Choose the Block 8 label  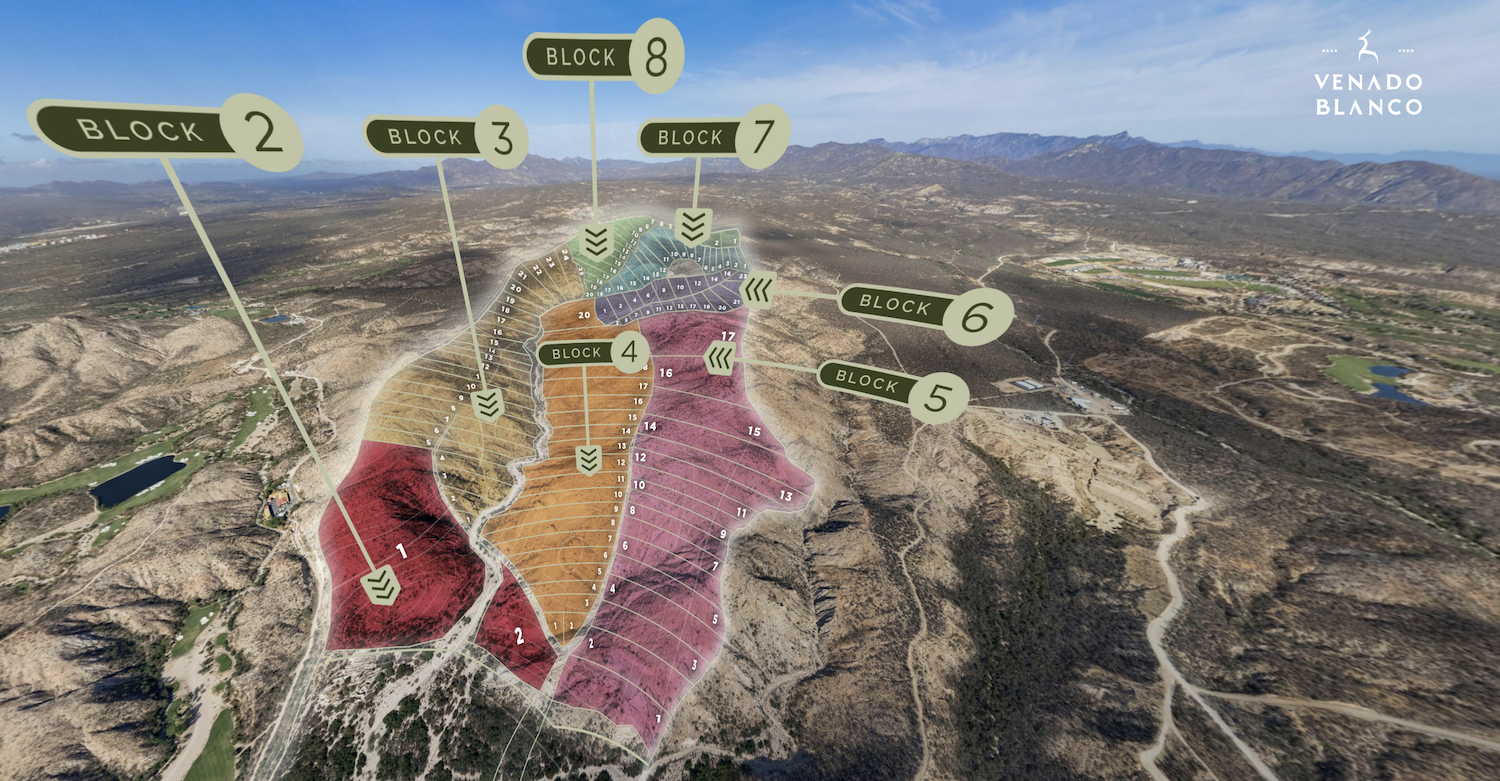pyautogui.click(x=603, y=57)
